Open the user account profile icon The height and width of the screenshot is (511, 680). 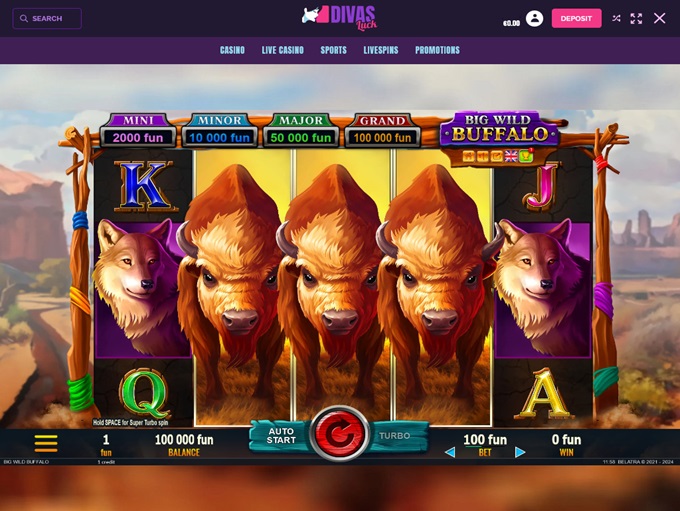[x=535, y=18]
